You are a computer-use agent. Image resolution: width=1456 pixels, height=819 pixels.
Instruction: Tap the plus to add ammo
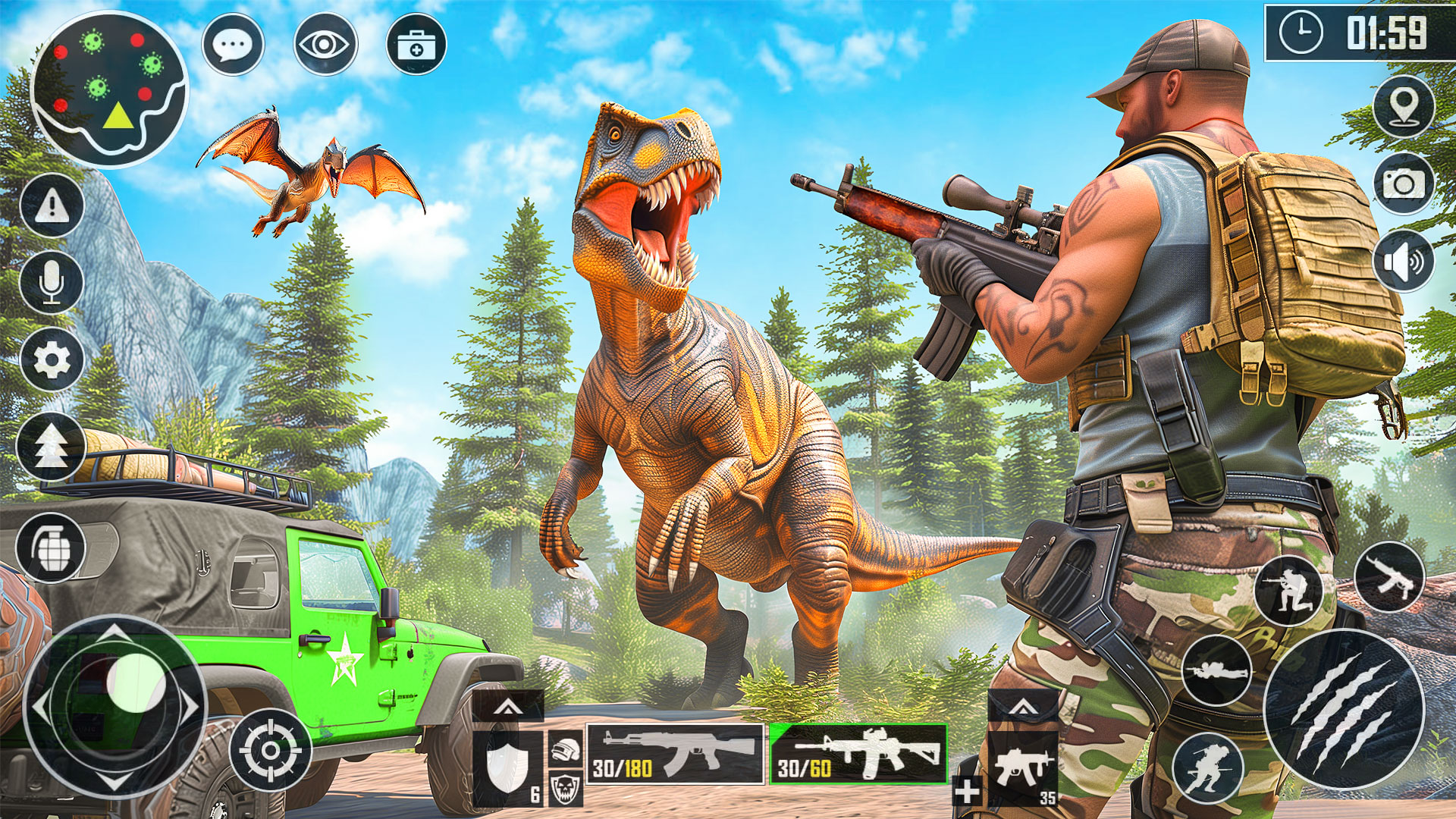point(965,794)
